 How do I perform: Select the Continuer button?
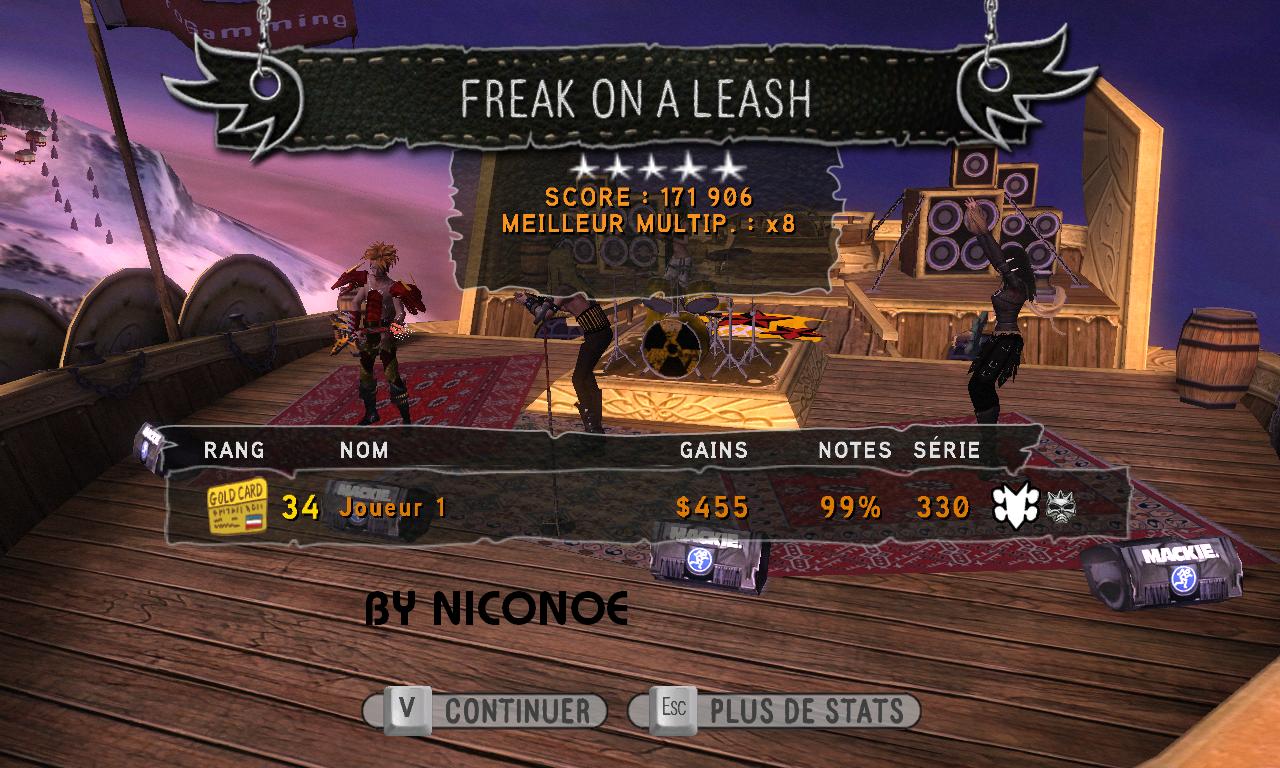click(x=486, y=711)
